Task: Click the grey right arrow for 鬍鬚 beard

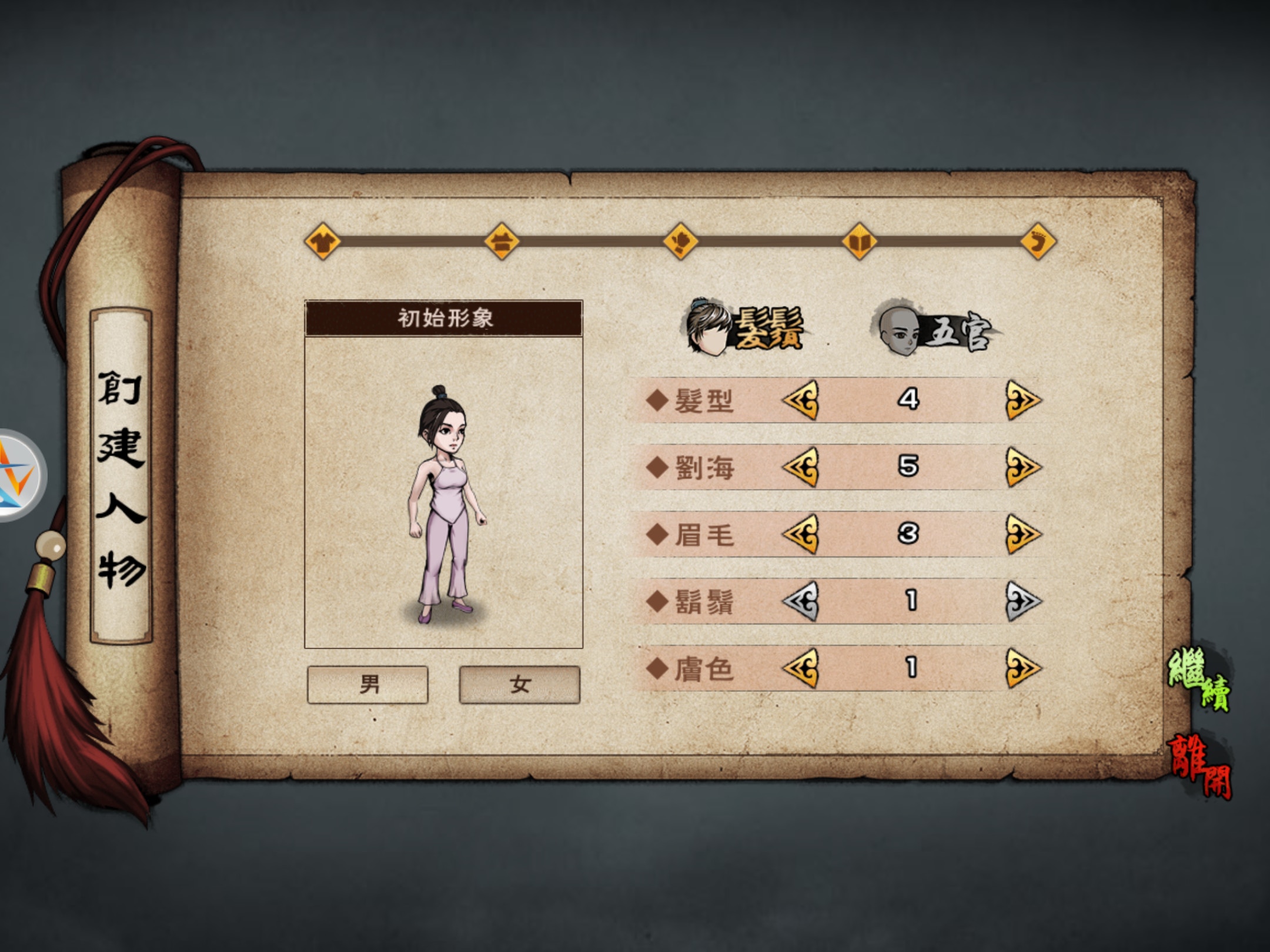Action: click(x=1022, y=601)
